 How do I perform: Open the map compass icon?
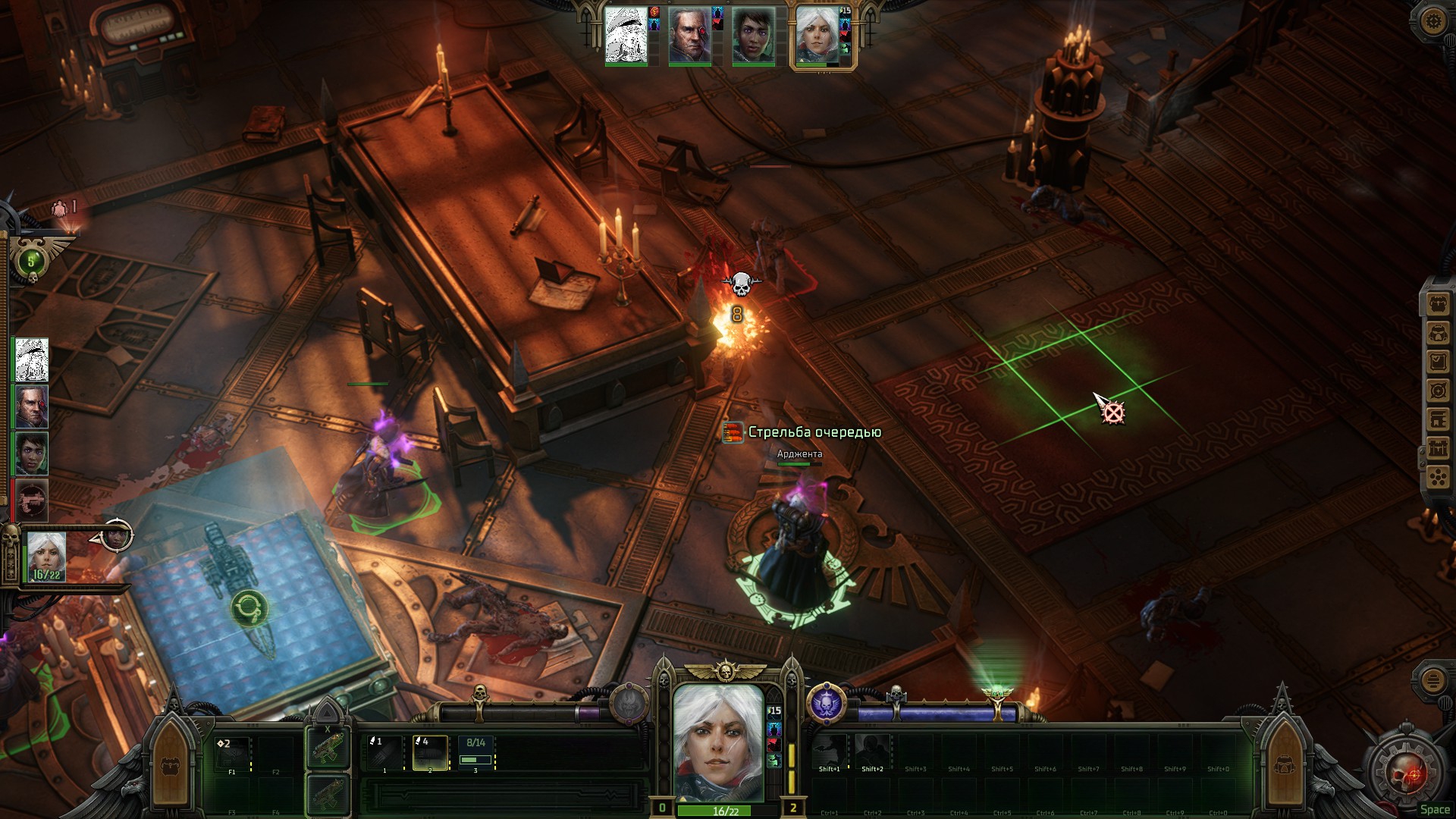(x=1438, y=391)
